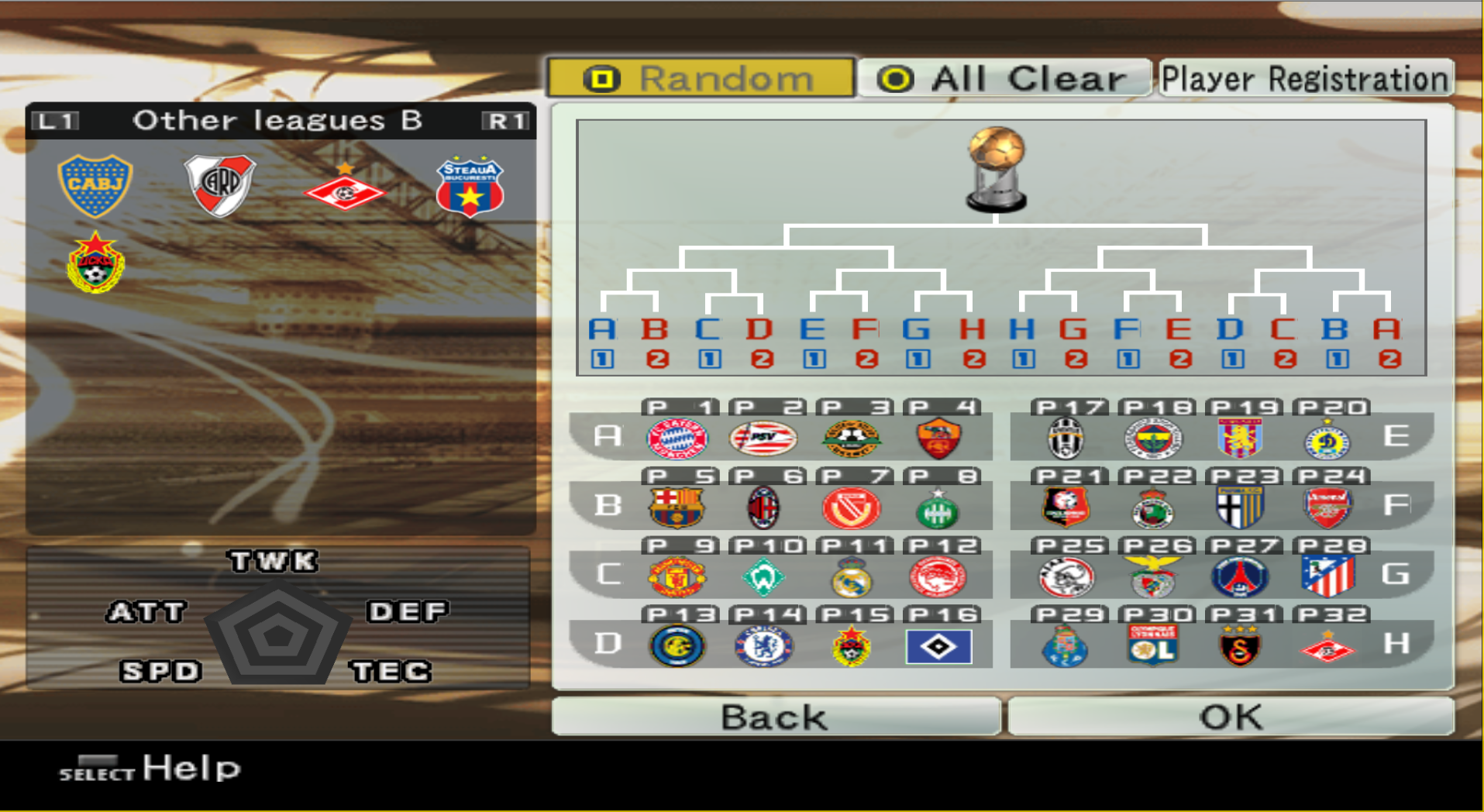Choose the Chelsea emblem in slot P14
The width and height of the screenshot is (1484, 812).
pos(765,645)
